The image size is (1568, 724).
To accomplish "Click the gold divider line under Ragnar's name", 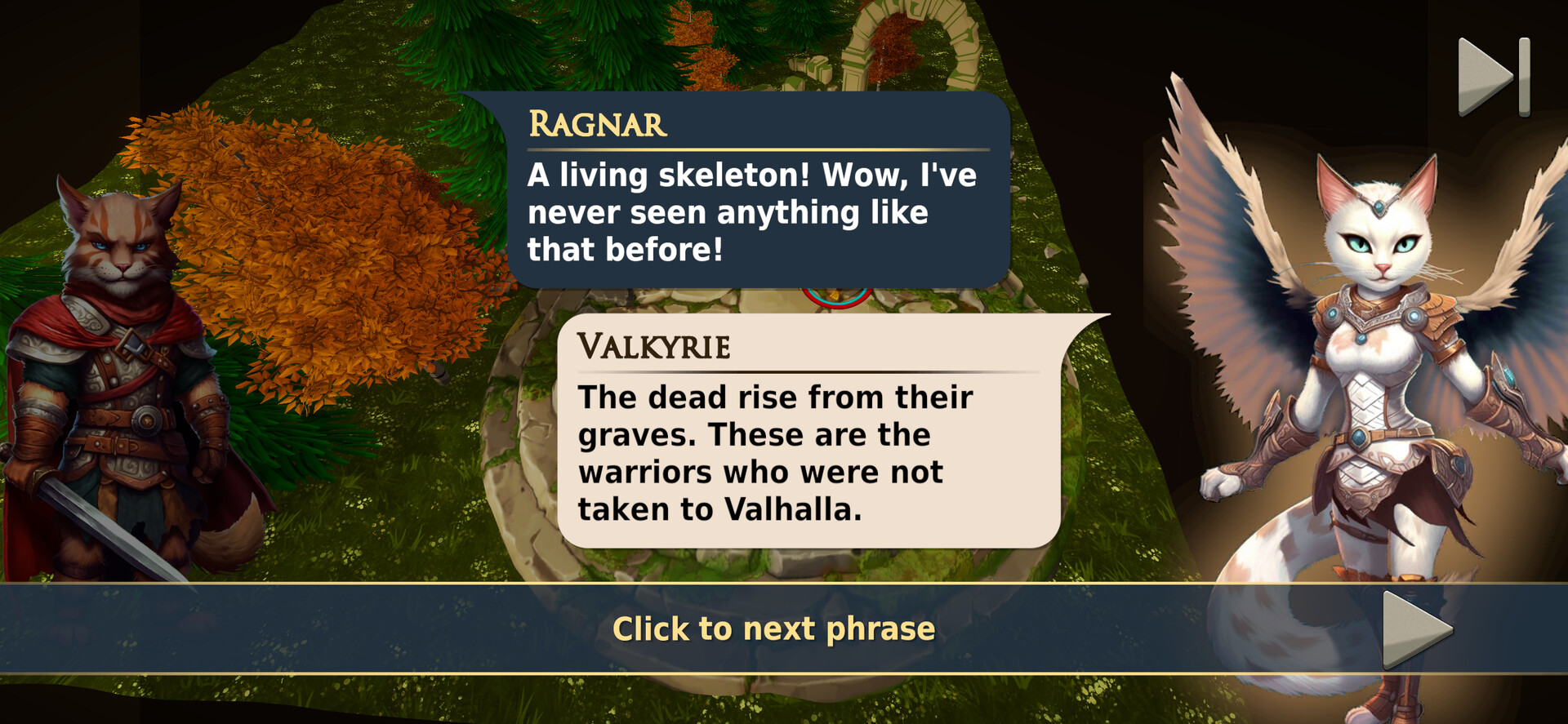I will [x=755, y=149].
